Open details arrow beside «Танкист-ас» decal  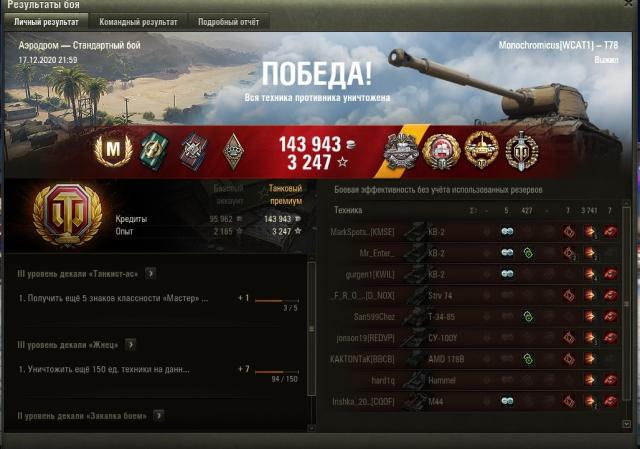point(151,272)
